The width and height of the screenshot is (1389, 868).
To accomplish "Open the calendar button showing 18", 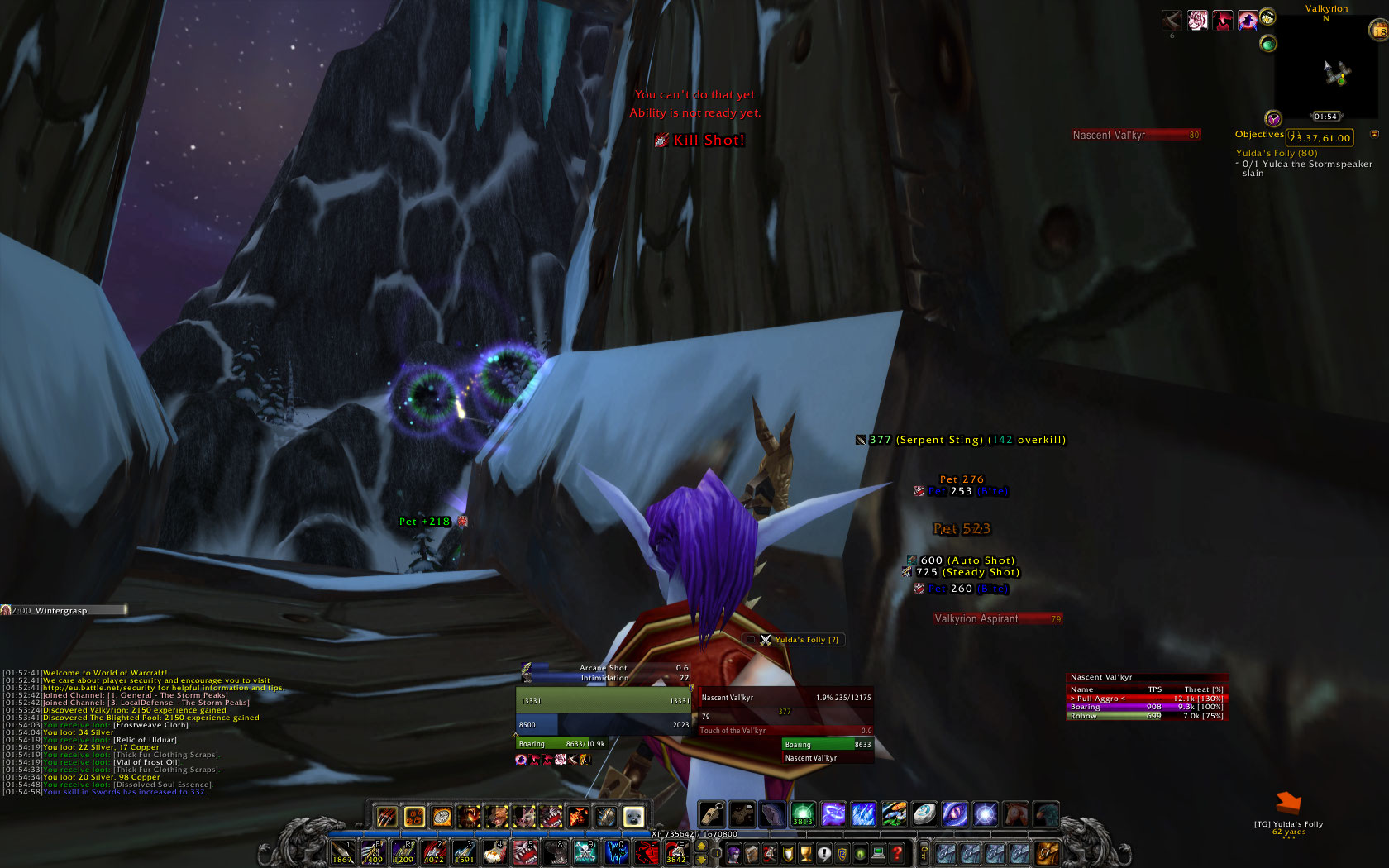I will click(1379, 31).
